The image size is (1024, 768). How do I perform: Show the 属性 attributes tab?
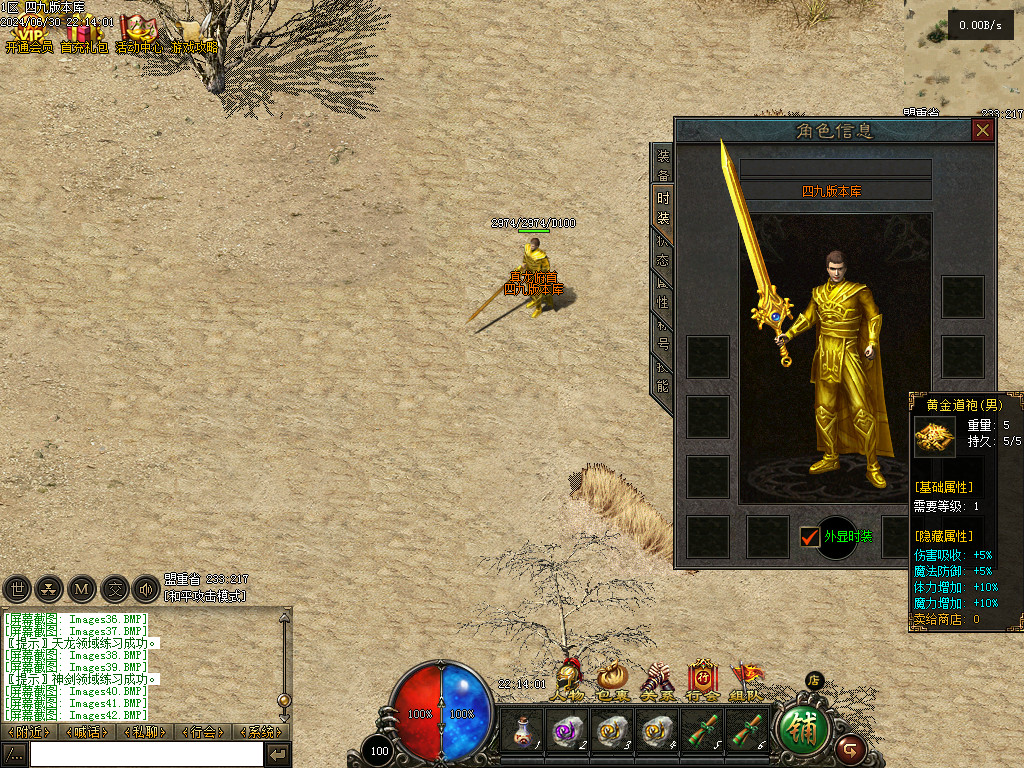pyautogui.click(x=663, y=292)
